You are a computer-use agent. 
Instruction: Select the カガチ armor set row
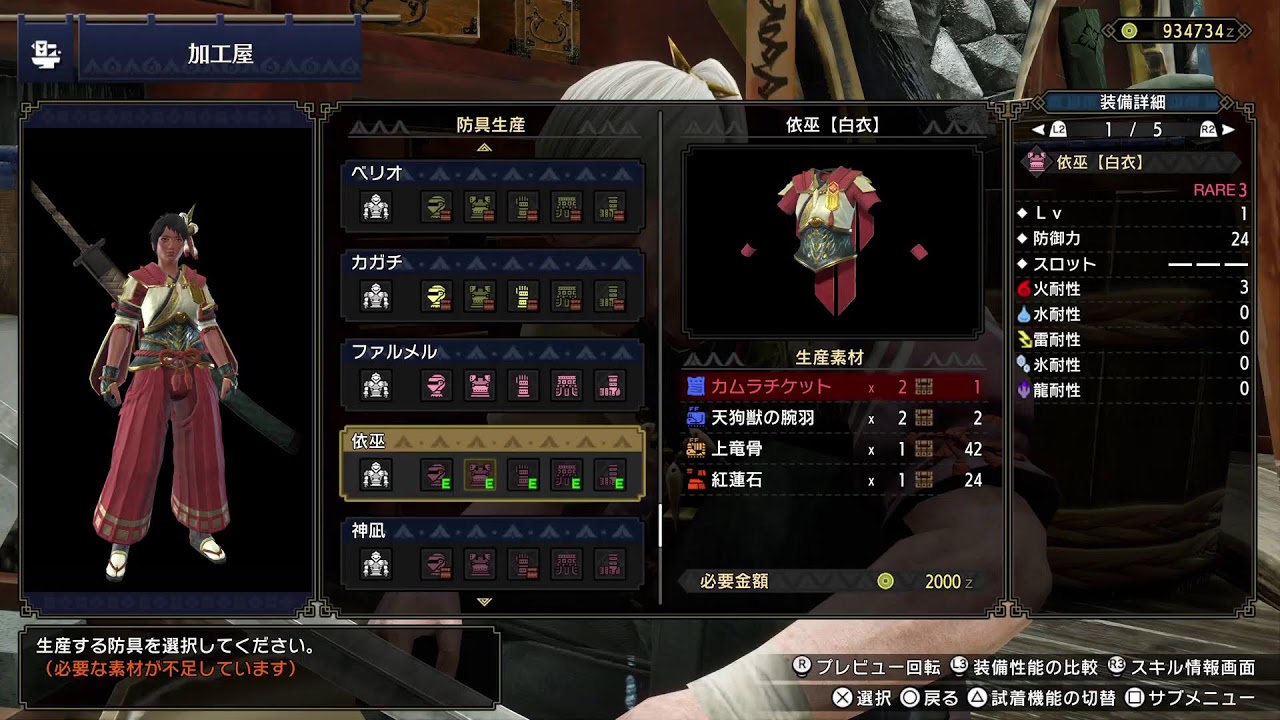pyautogui.click(x=492, y=284)
